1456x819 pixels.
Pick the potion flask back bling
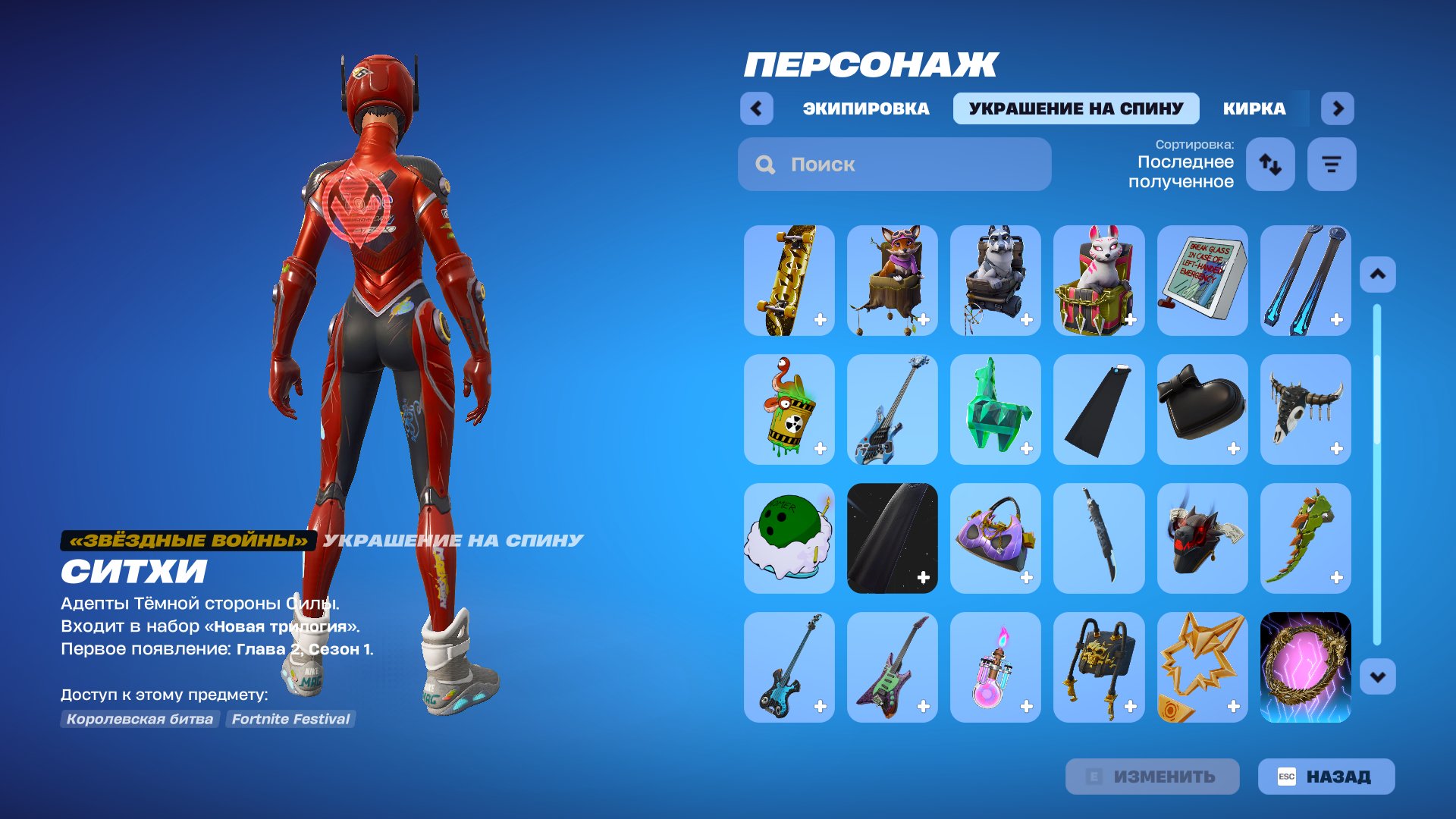click(x=996, y=667)
